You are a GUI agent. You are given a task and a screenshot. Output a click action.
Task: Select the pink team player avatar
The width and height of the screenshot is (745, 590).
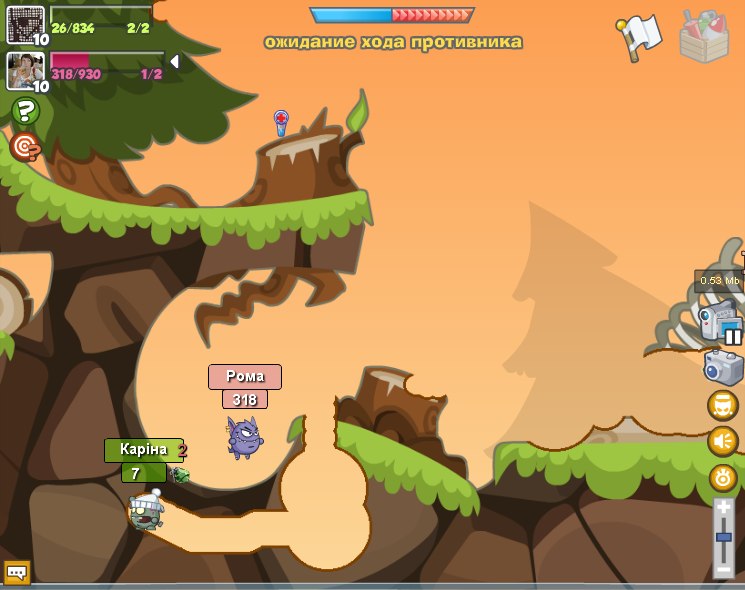click(25, 70)
